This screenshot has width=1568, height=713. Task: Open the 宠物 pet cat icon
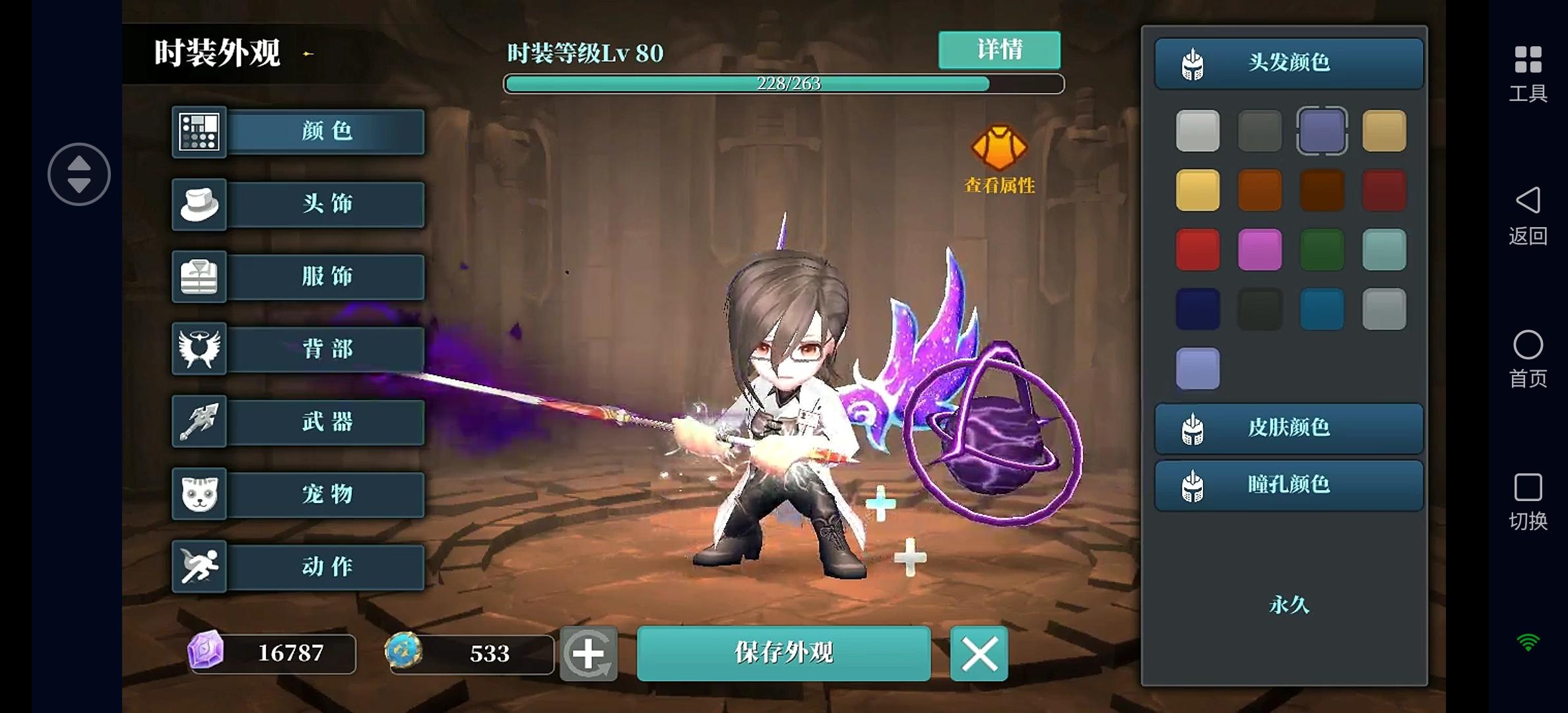[199, 494]
